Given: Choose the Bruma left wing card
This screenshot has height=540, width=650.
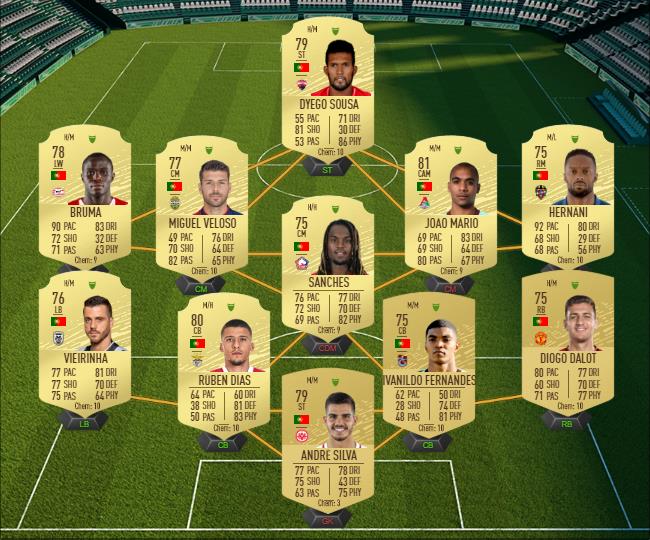Looking at the screenshot, I should [x=83, y=196].
